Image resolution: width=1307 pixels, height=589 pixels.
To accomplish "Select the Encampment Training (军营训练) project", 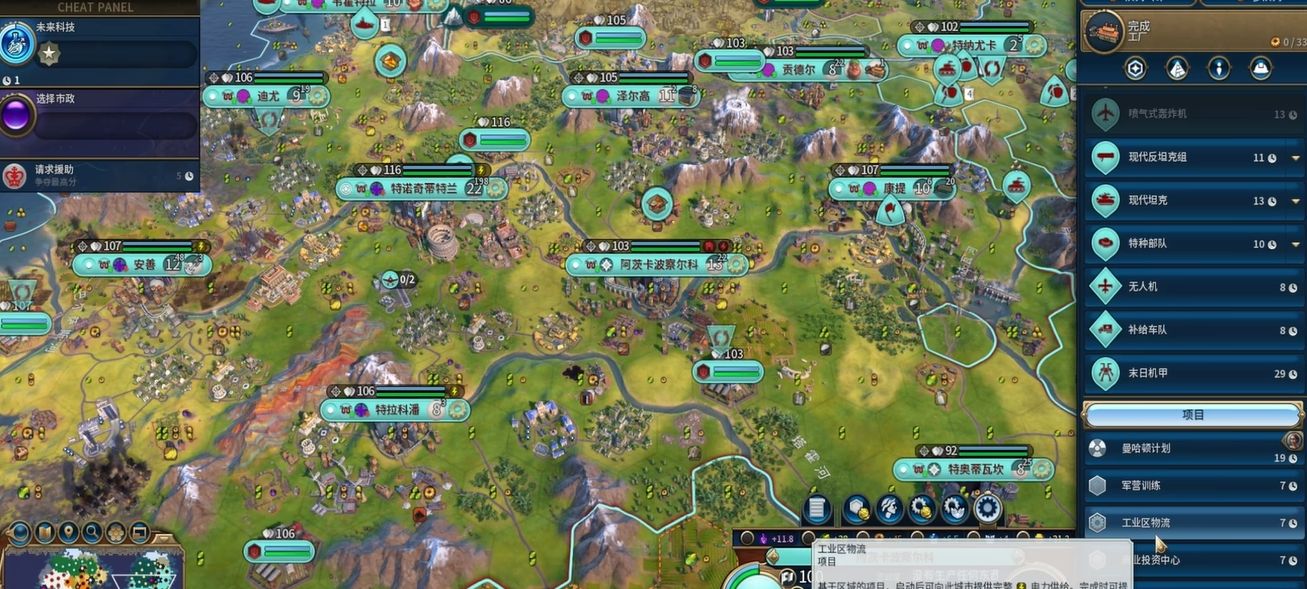I will point(1190,486).
